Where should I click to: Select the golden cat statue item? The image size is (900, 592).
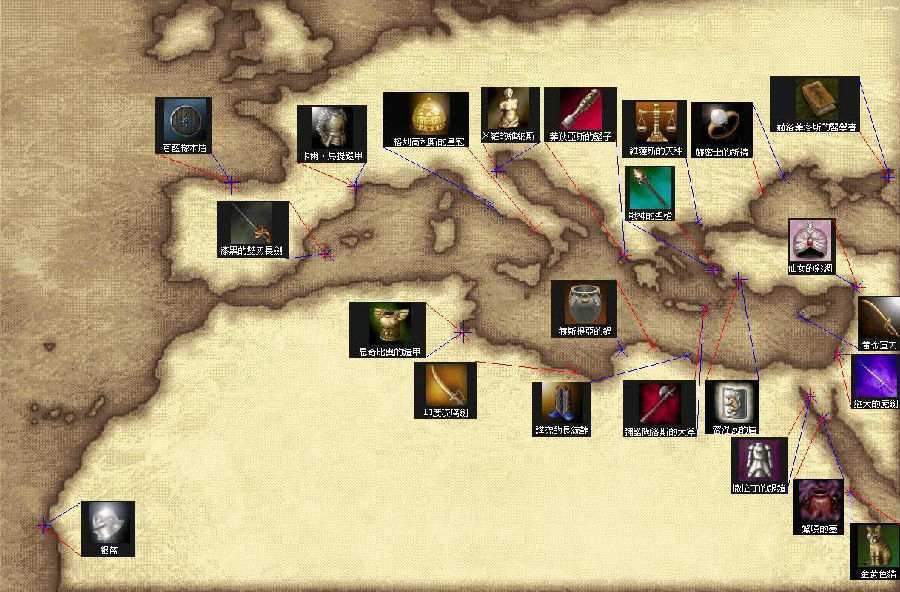[x=874, y=545]
